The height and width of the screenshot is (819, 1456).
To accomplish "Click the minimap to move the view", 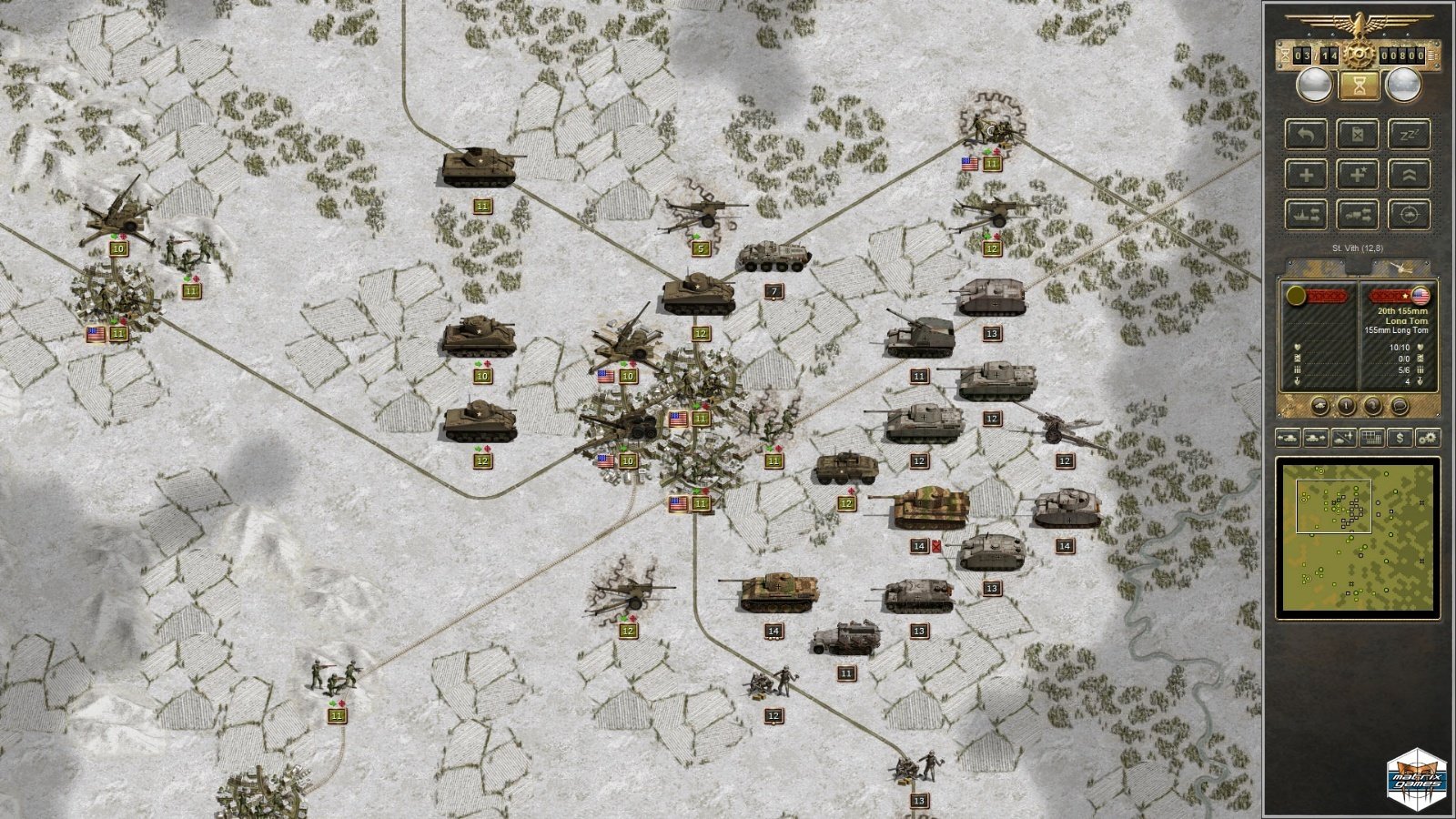I will click(1358, 537).
